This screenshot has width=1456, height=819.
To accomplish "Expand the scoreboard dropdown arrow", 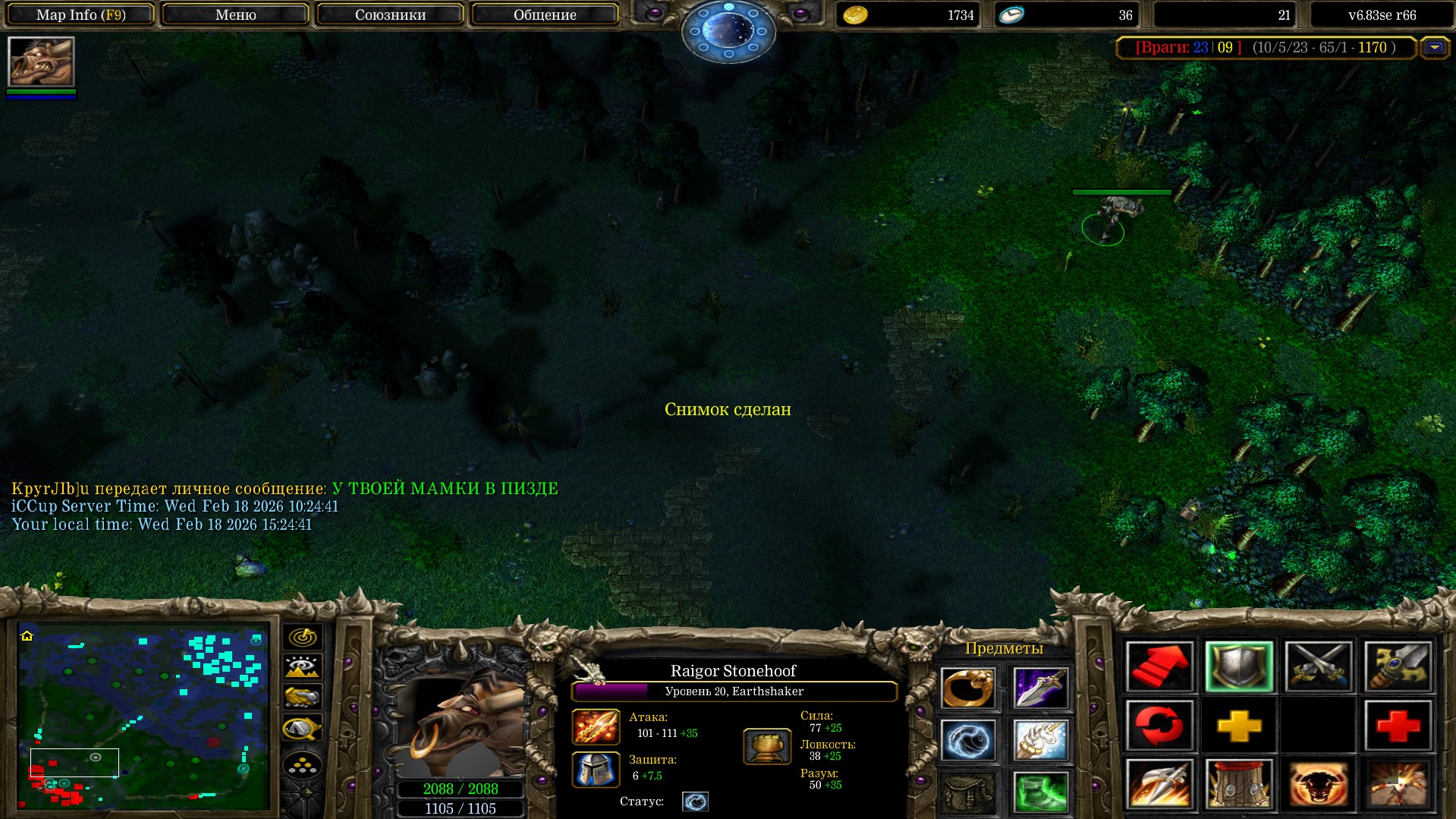I will click(1434, 48).
